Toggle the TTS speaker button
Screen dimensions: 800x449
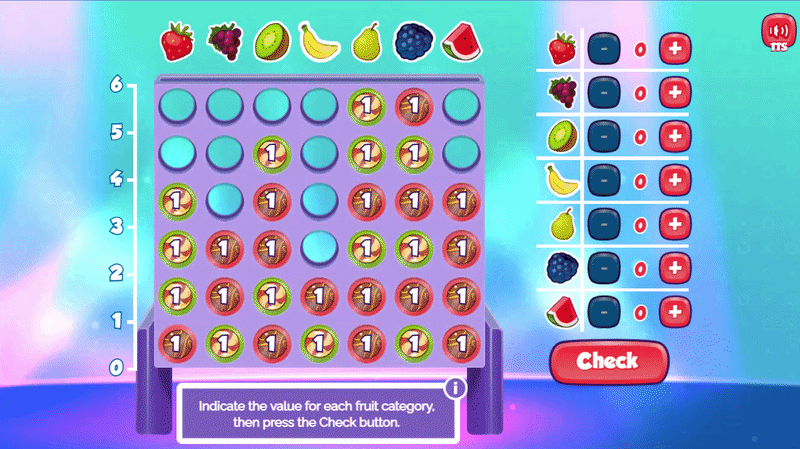(x=777, y=34)
